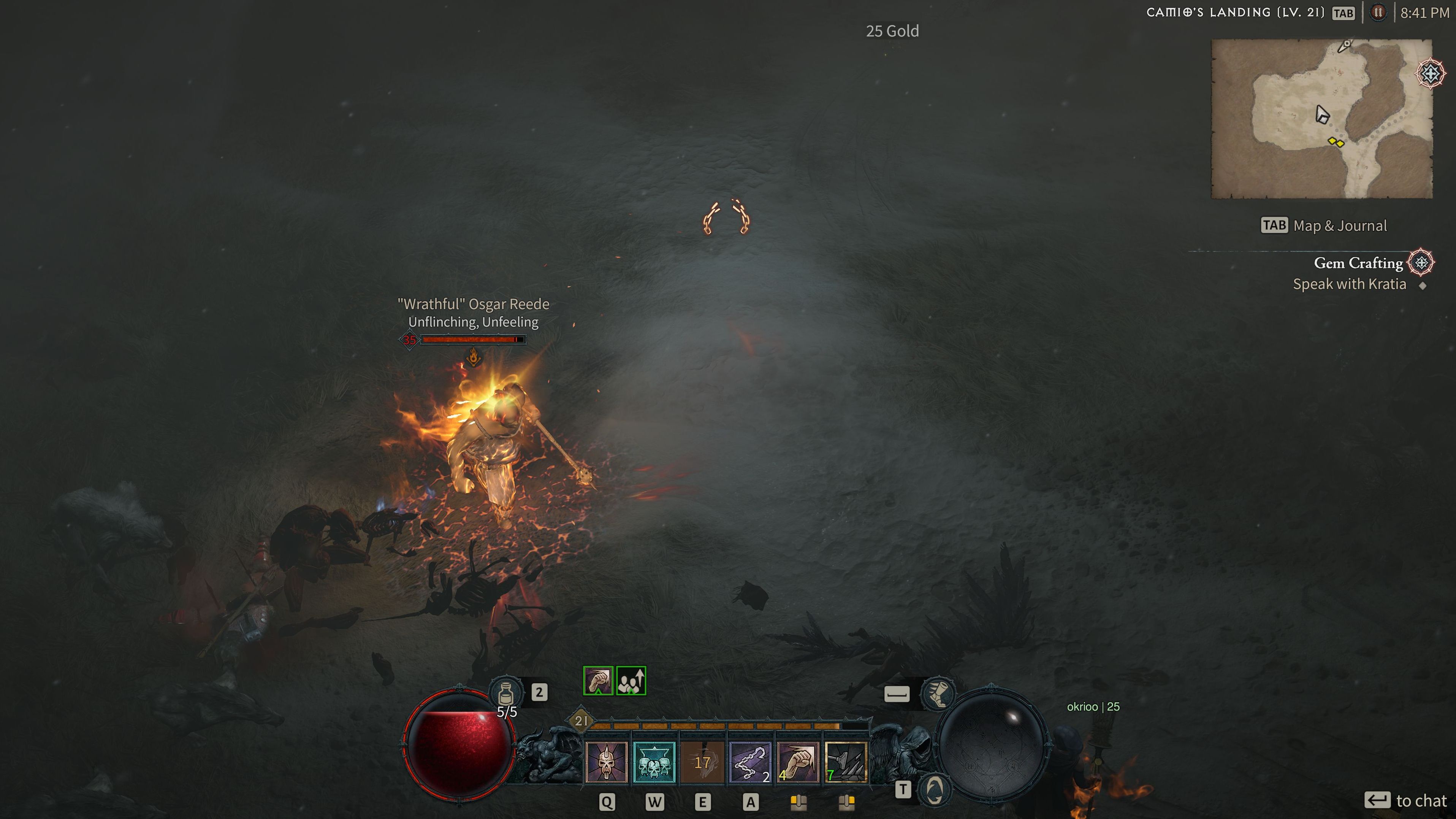Image resolution: width=1456 pixels, height=819 pixels.
Task: Select the skill on 17-second cooldown
Action: point(702,762)
